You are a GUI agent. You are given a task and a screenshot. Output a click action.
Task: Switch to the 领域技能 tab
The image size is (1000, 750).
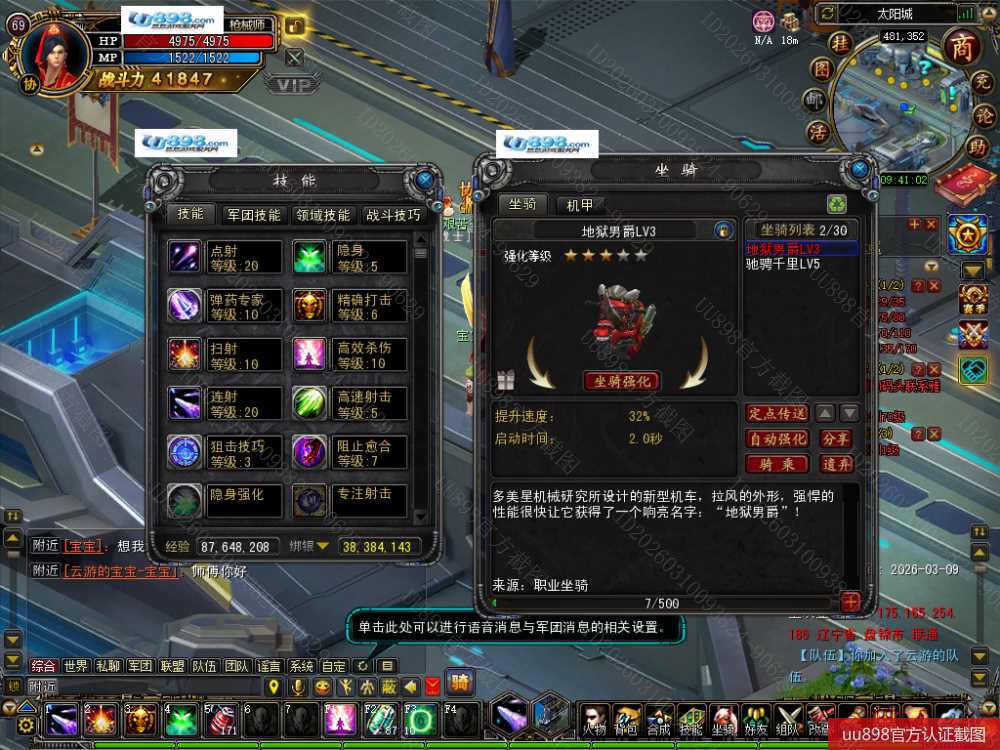point(322,214)
